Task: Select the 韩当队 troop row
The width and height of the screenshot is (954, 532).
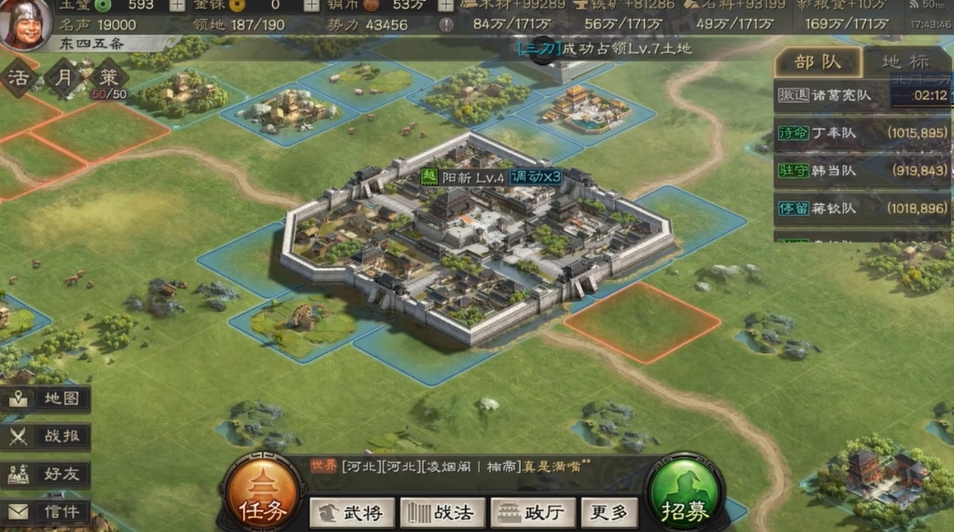Action: click(x=862, y=171)
